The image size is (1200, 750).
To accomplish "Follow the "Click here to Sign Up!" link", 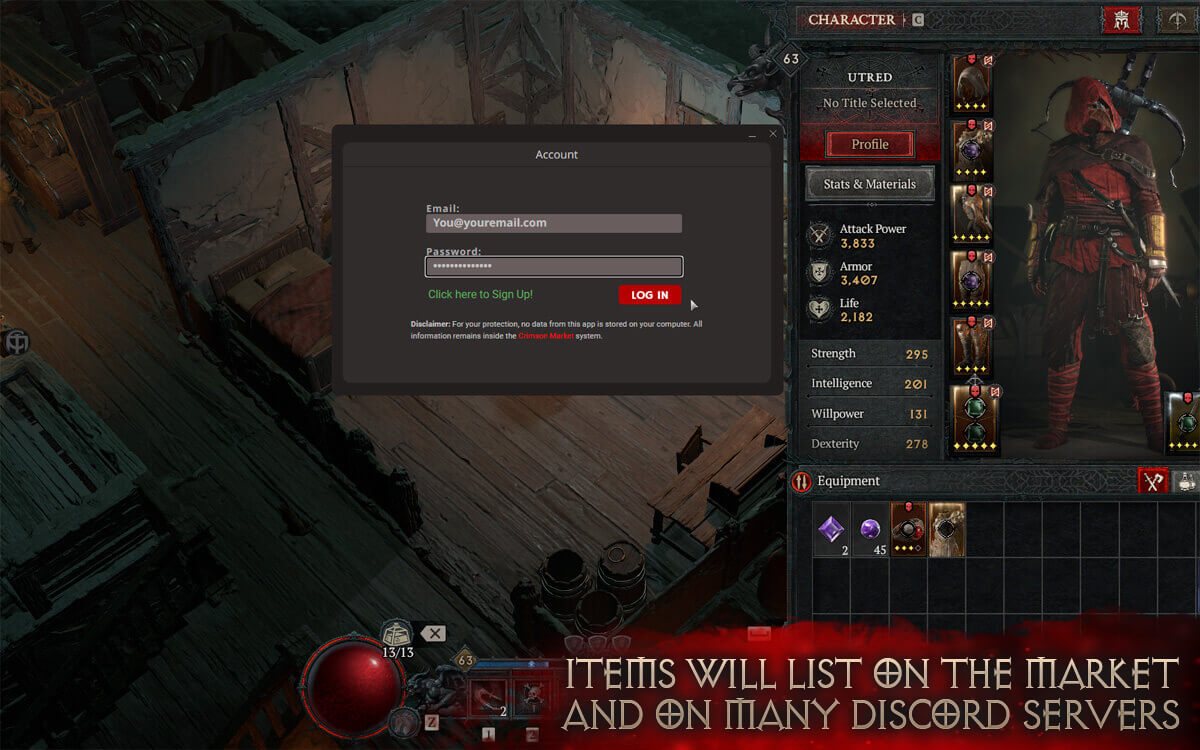I will click(x=480, y=294).
